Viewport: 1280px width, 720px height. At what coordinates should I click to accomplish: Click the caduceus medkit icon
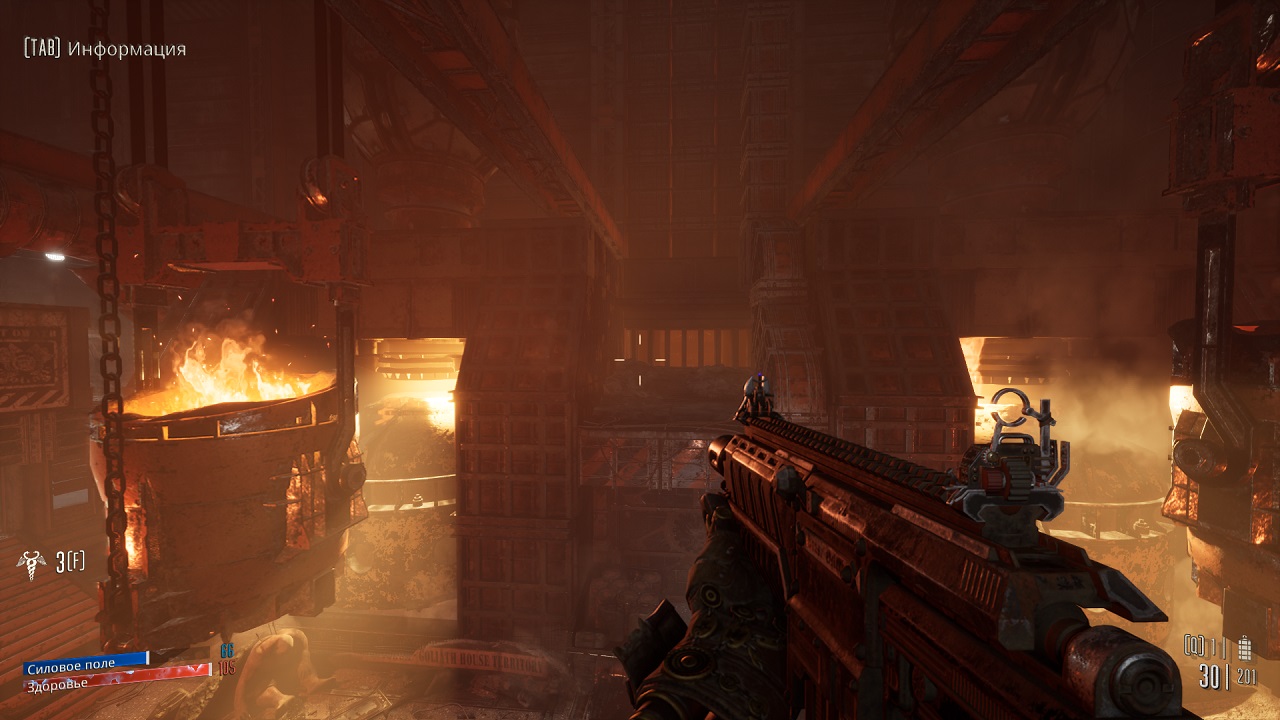point(30,565)
